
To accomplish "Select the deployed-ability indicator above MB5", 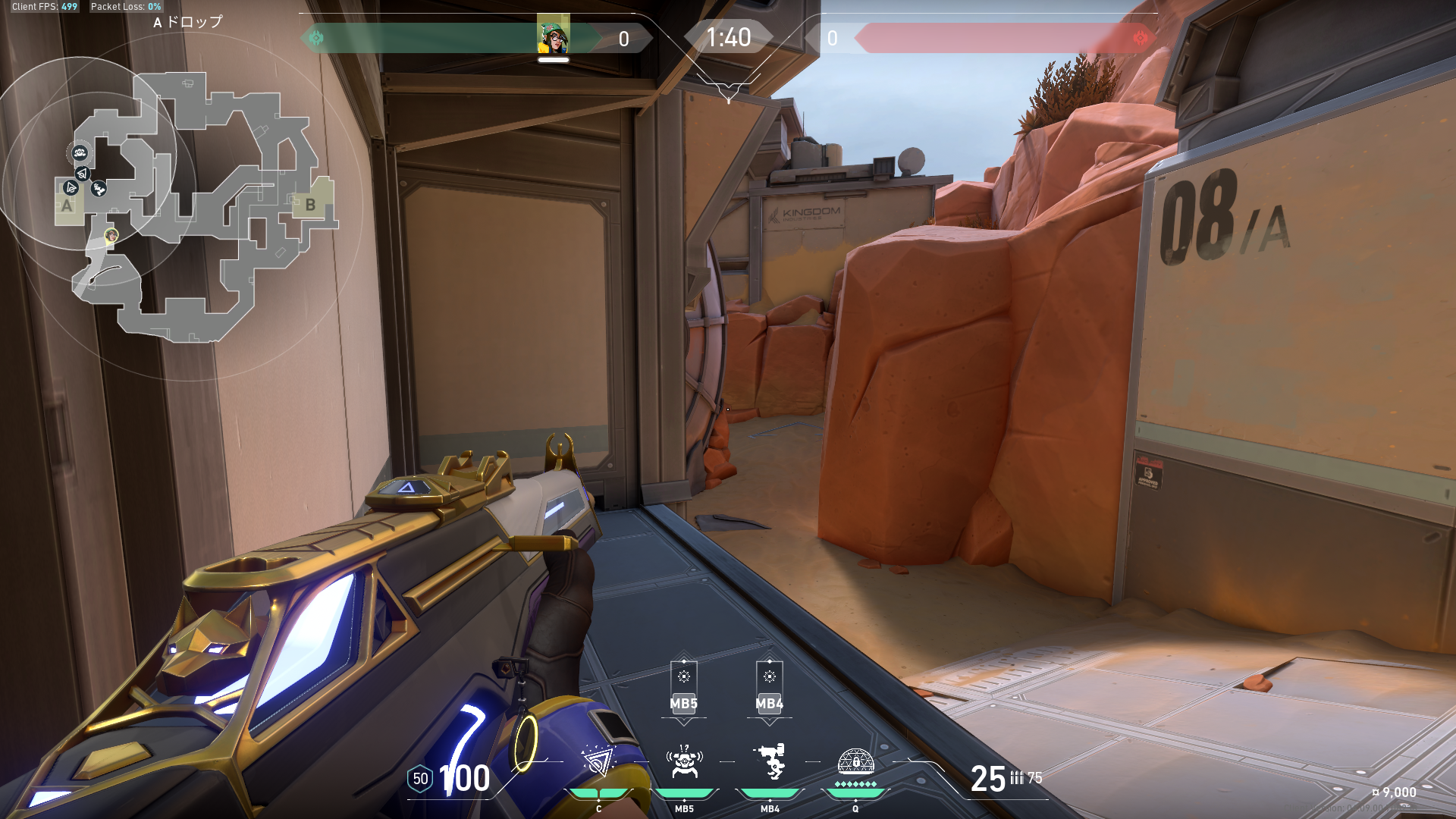I will coord(684,686).
